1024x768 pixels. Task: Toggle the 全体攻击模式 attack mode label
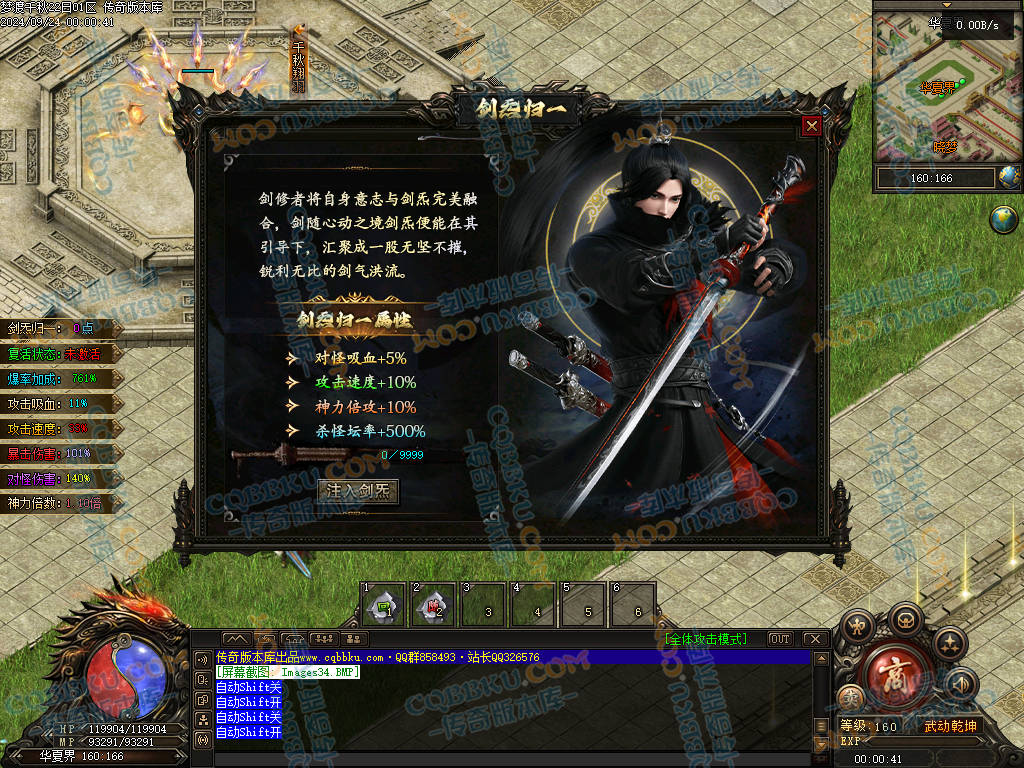709,639
